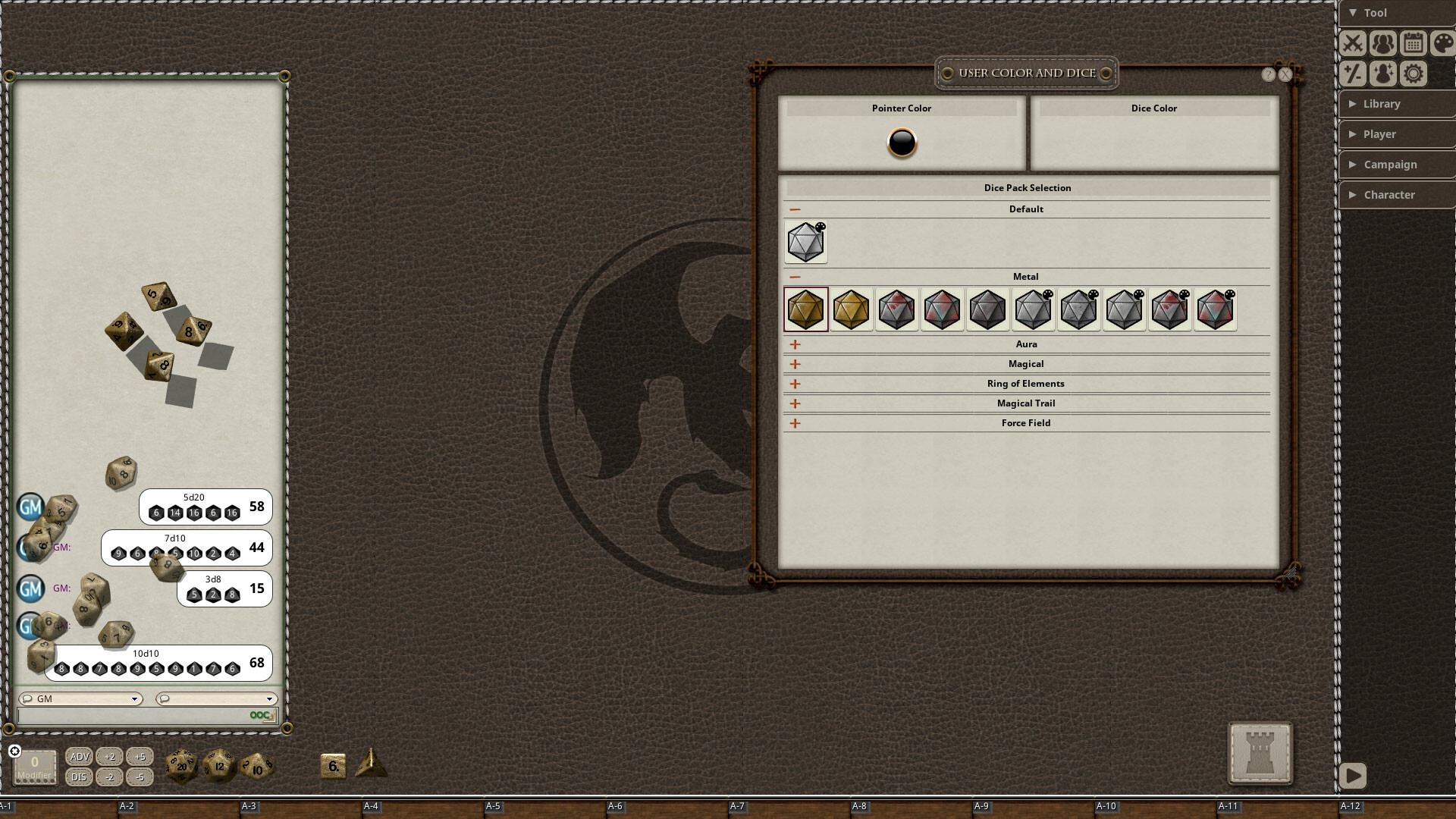Viewport: 1456px width, 819px height.
Task: Toggle the ADV advantage button
Action: click(78, 756)
